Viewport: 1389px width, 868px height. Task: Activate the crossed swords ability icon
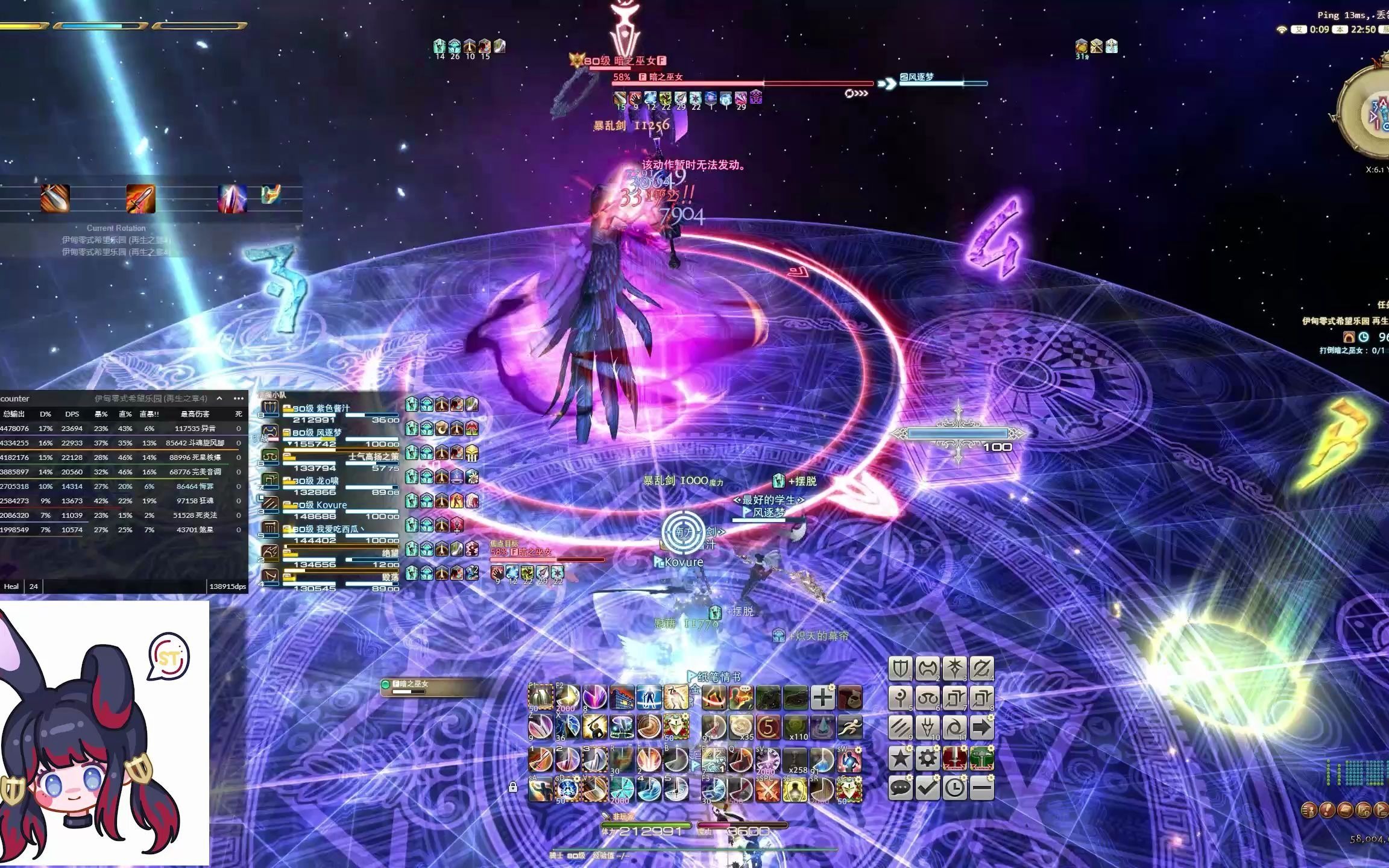point(767,790)
